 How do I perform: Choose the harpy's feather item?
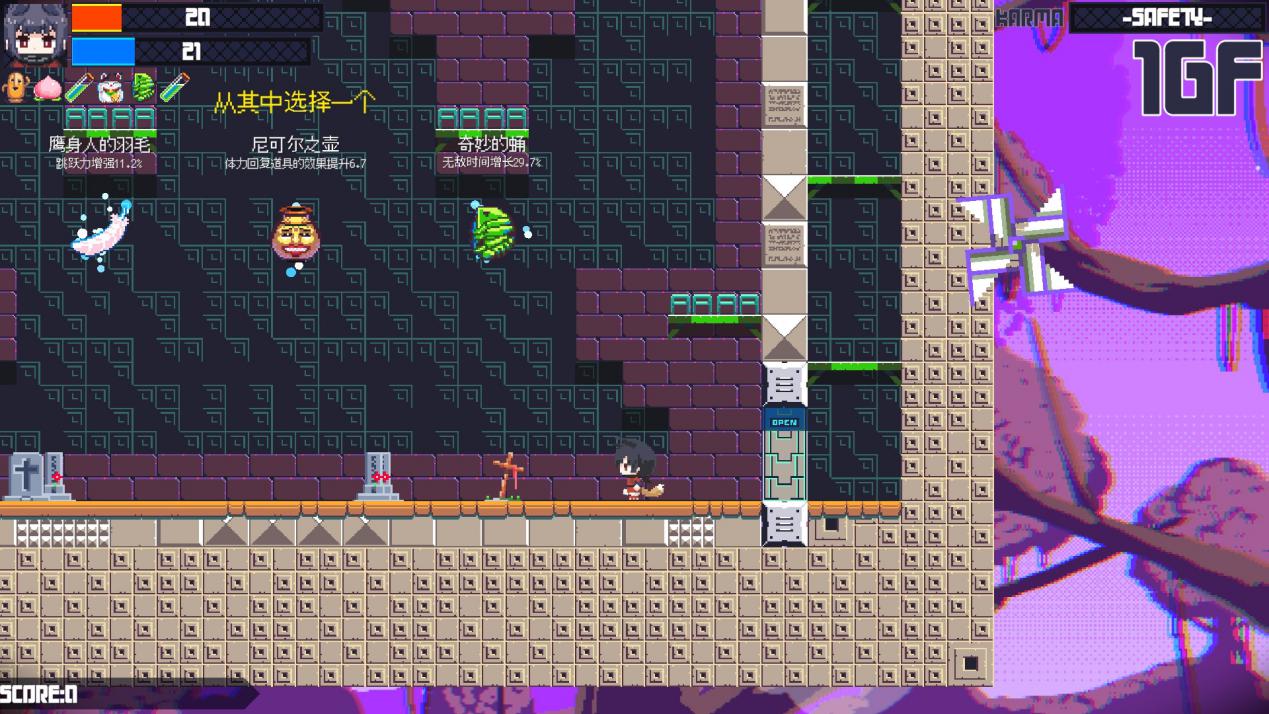pyautogui.click(x=102, y=232)
